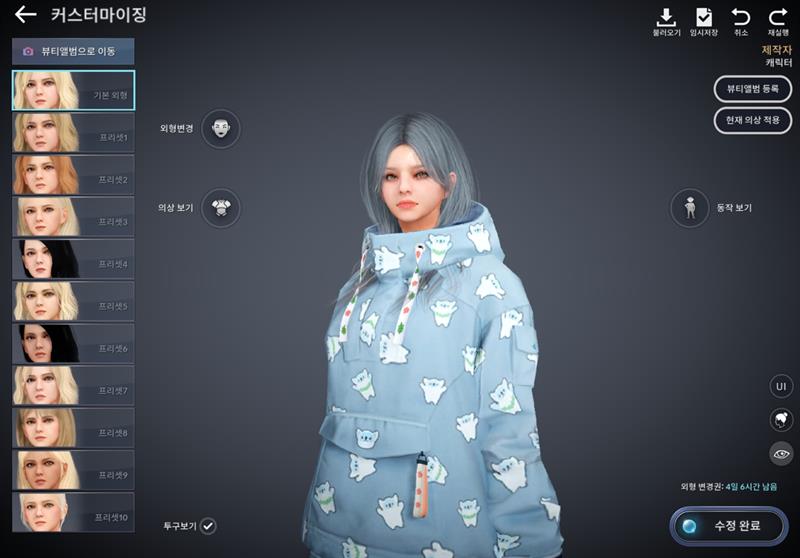This screenshot has height=558, width=800.
Task: Apply current outfit with 현재 의상 적용
Action: (x=752, y=120)
